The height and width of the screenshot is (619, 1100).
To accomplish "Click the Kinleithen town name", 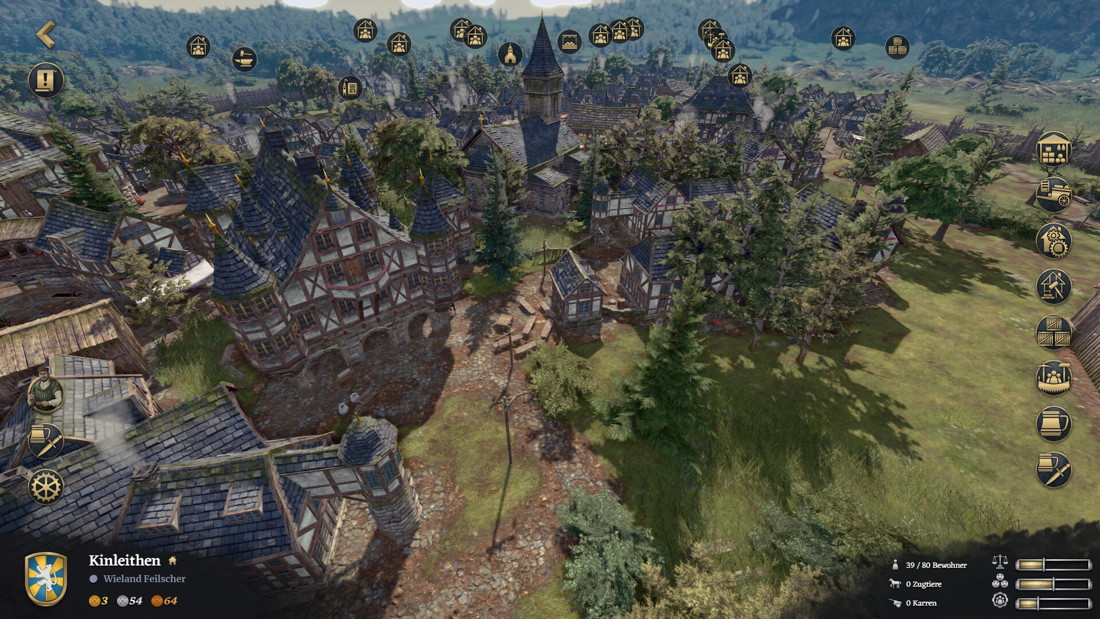I will (x=125, y=561).
